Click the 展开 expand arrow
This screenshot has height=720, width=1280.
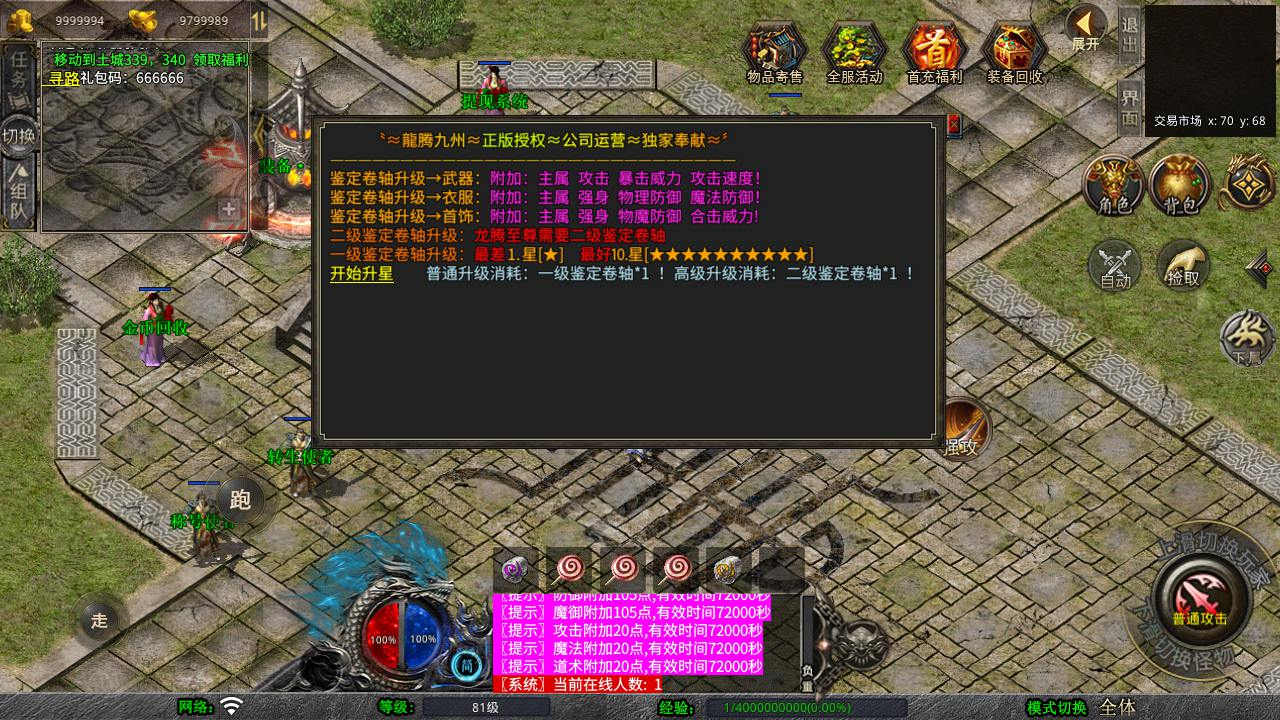tap(1085, 27)
